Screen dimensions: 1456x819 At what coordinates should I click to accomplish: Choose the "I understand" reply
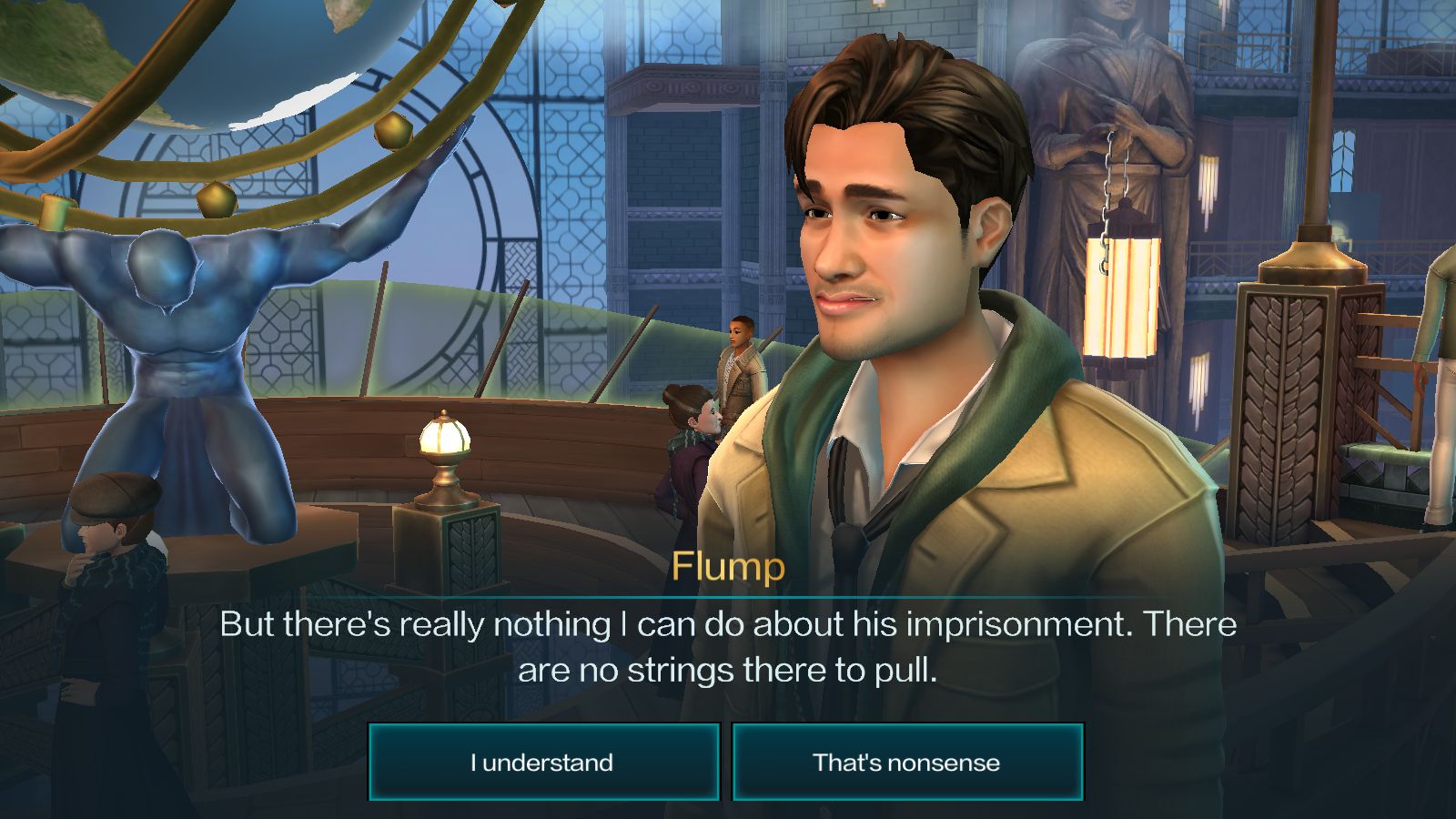click(x=543, y=762)
